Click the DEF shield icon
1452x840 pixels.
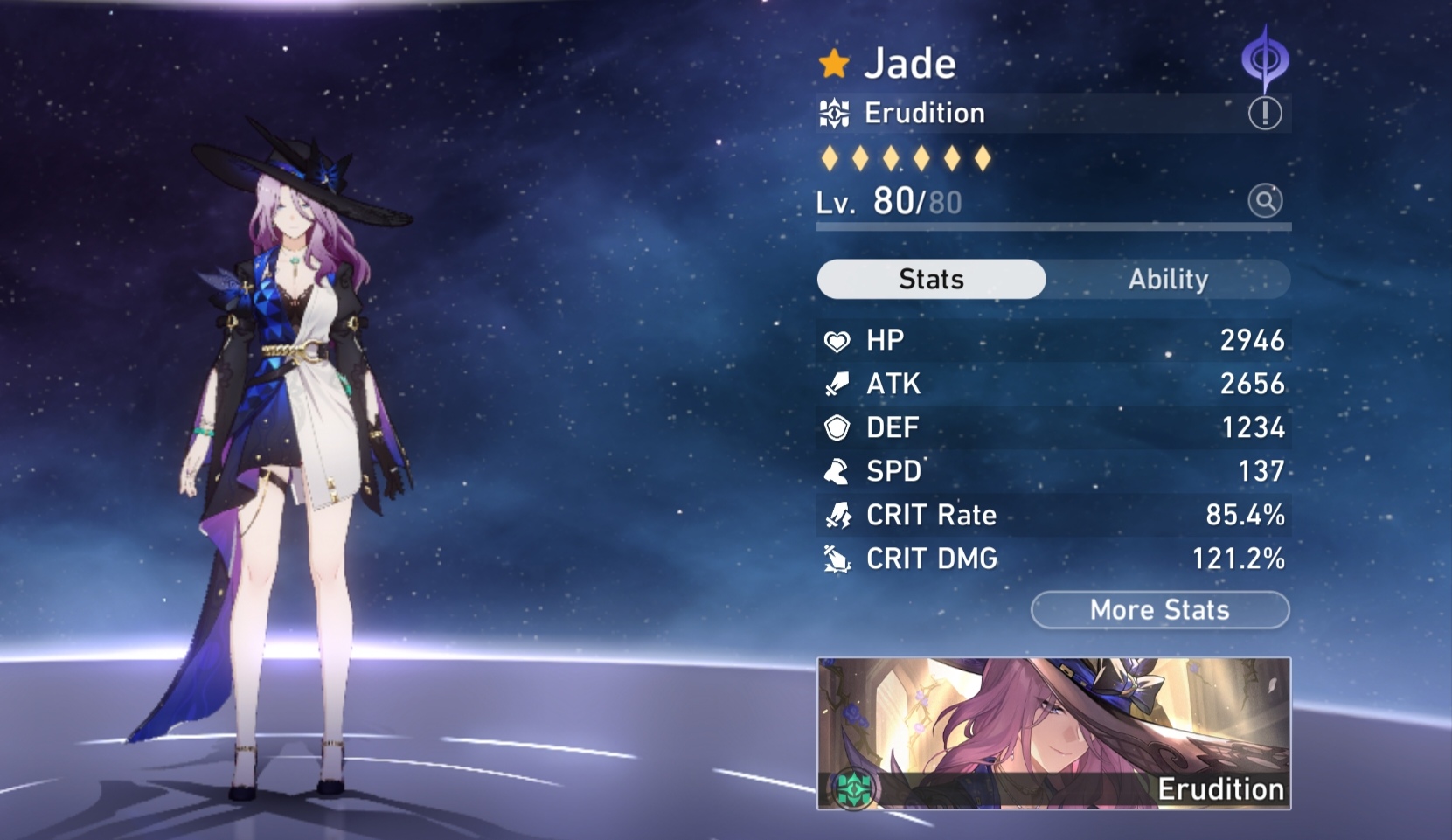[837, 427]
